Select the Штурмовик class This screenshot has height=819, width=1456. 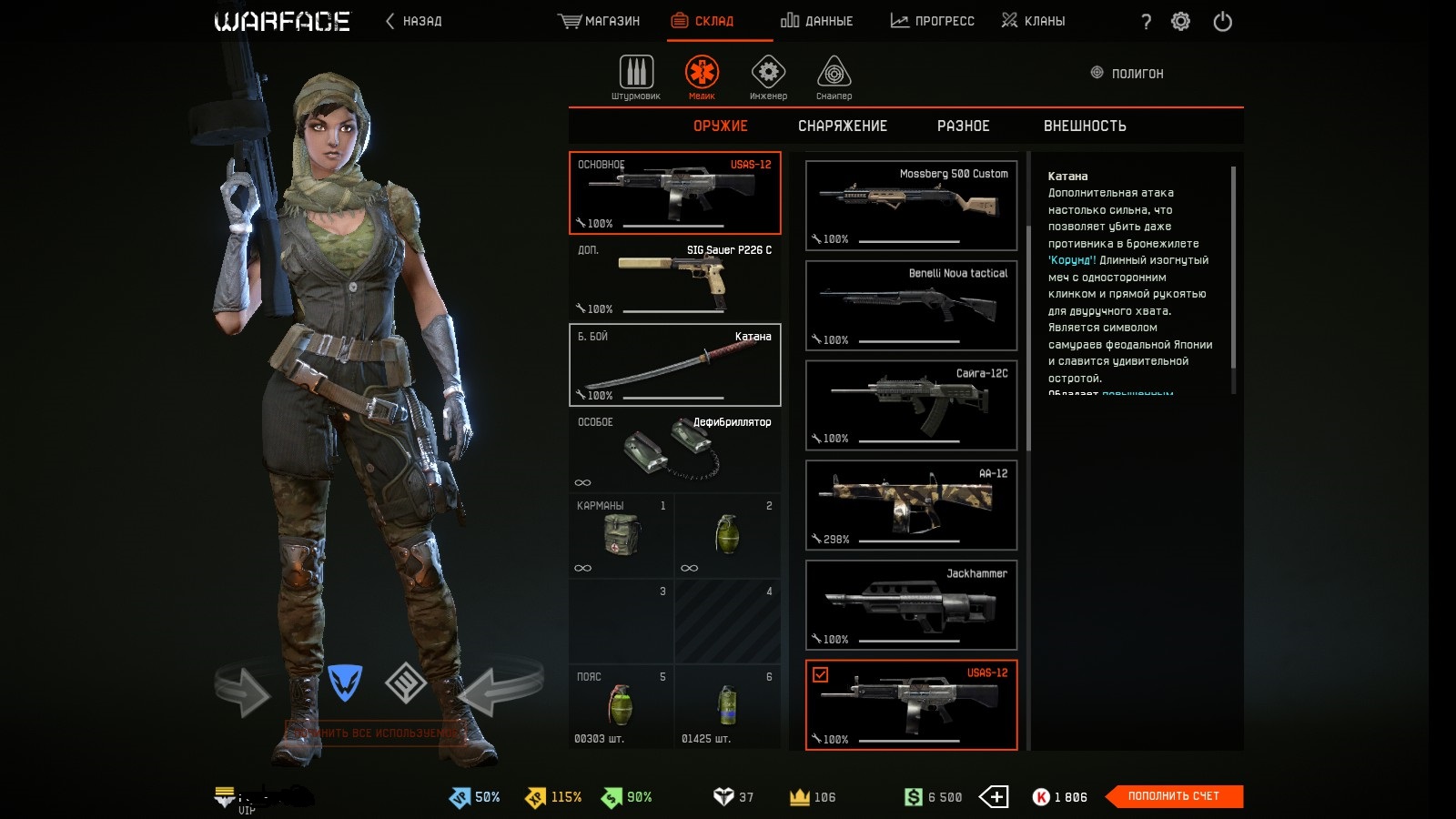tap(636, 76)
